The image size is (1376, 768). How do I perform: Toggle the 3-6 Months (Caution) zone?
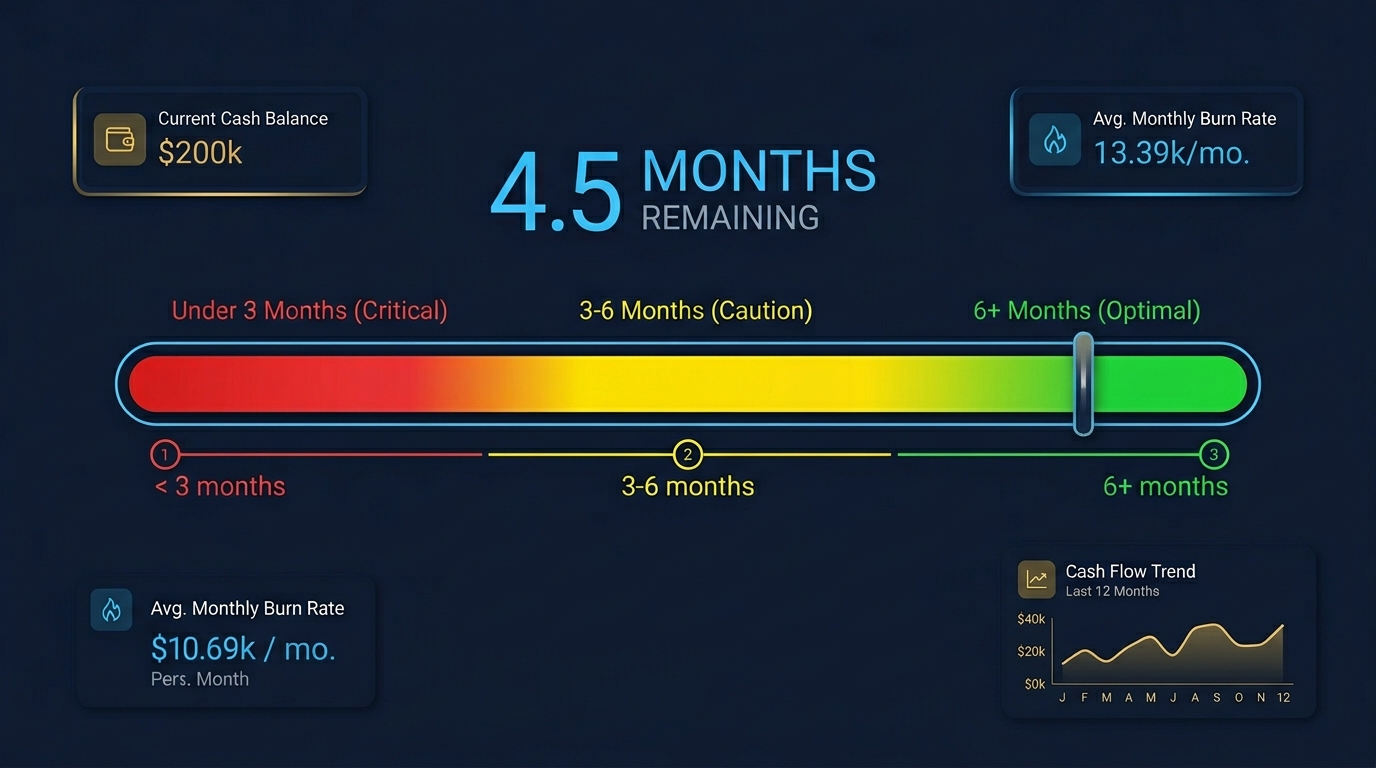point(696,310)
